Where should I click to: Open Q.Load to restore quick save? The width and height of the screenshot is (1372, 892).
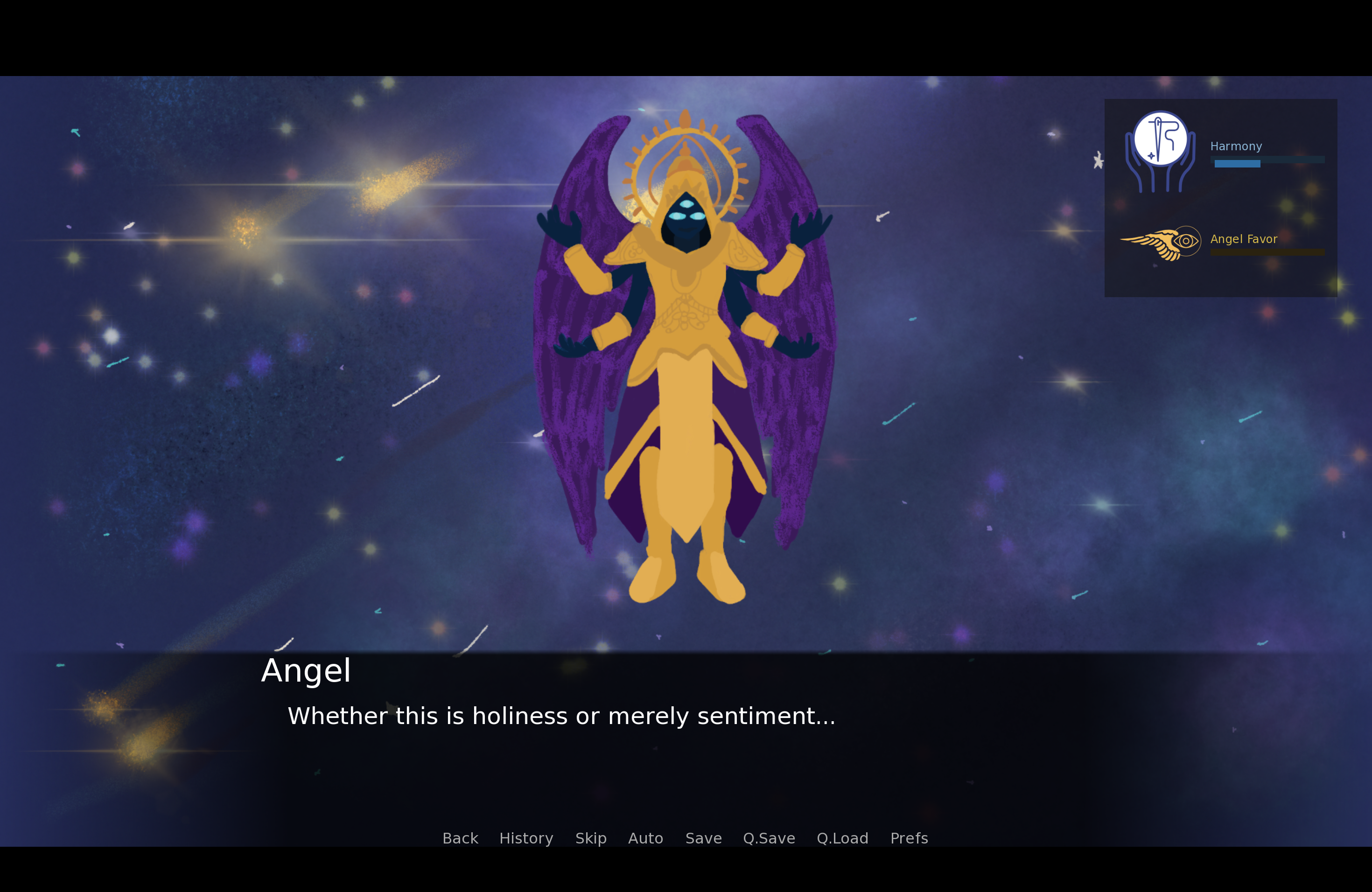point(843,839)
